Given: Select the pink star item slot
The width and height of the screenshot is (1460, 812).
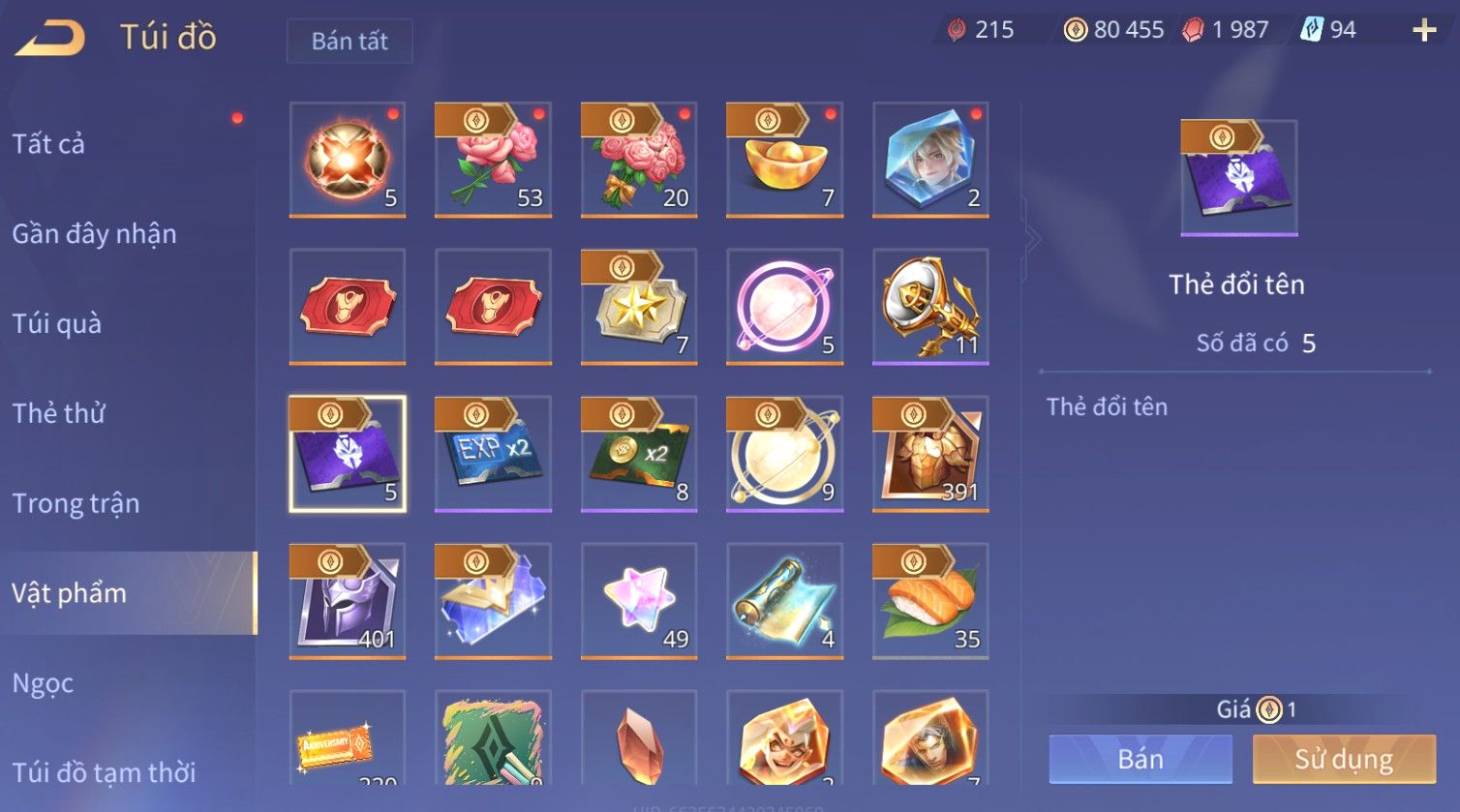Looking at the screenshot, I should pos(639,600).
